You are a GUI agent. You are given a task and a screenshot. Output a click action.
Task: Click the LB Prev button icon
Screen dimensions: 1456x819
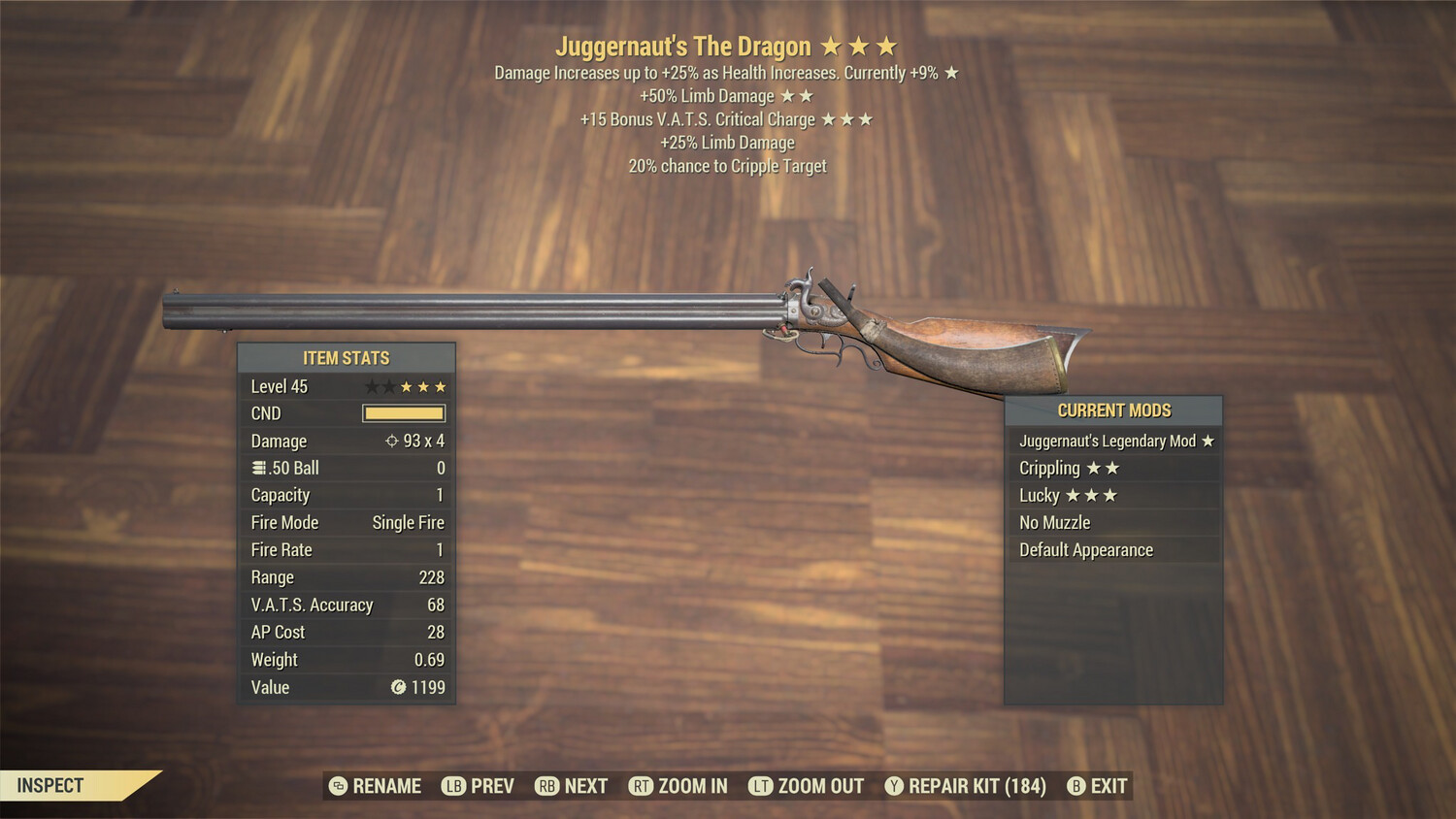pos(452,786)
